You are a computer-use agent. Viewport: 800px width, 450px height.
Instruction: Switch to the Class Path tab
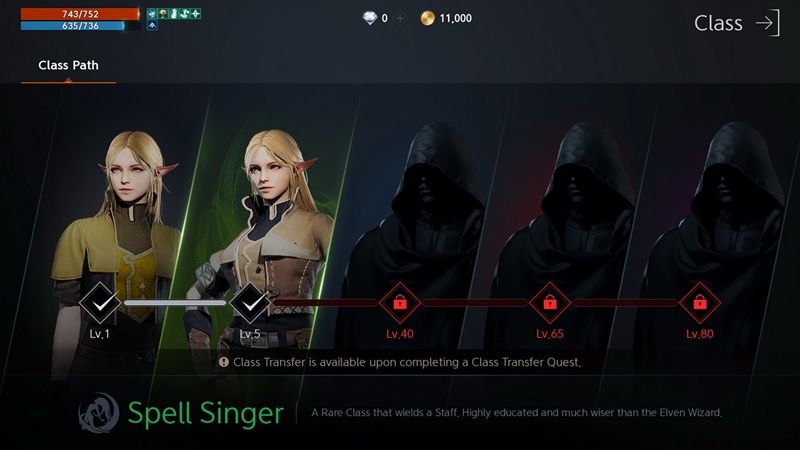68,66
